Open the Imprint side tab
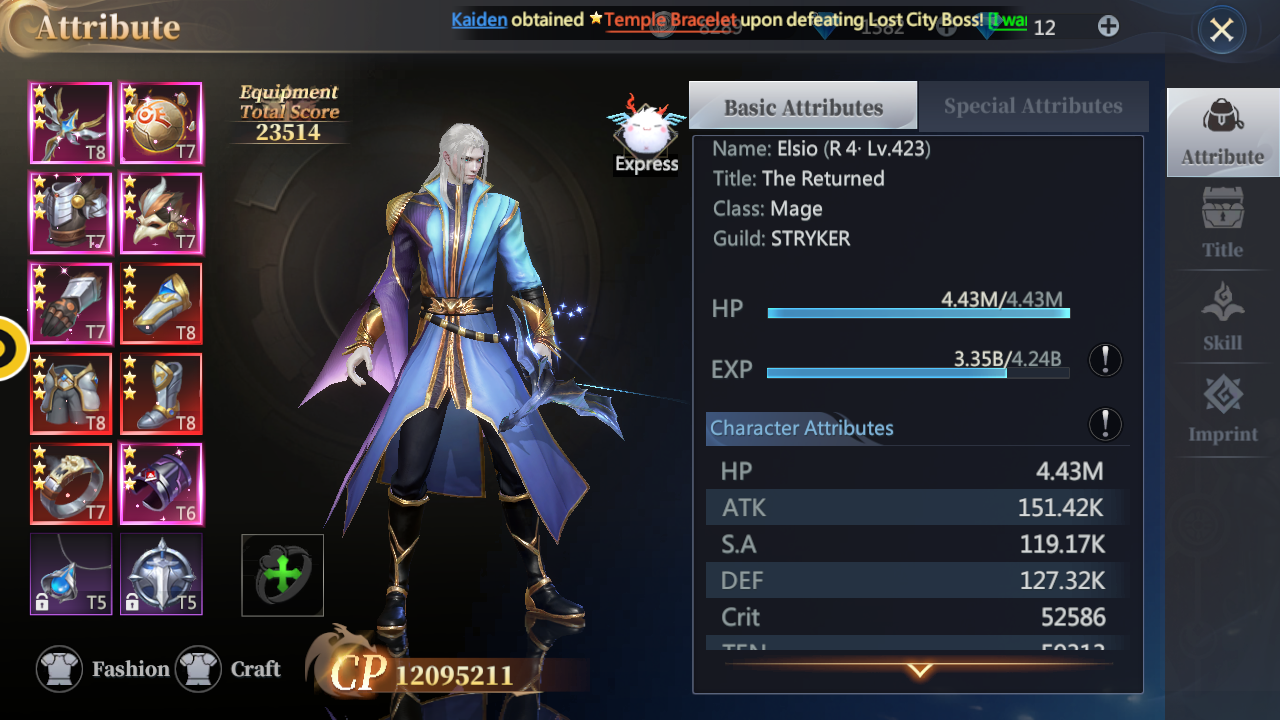Screen dimensions: 1280x720 coord(1222,410)
